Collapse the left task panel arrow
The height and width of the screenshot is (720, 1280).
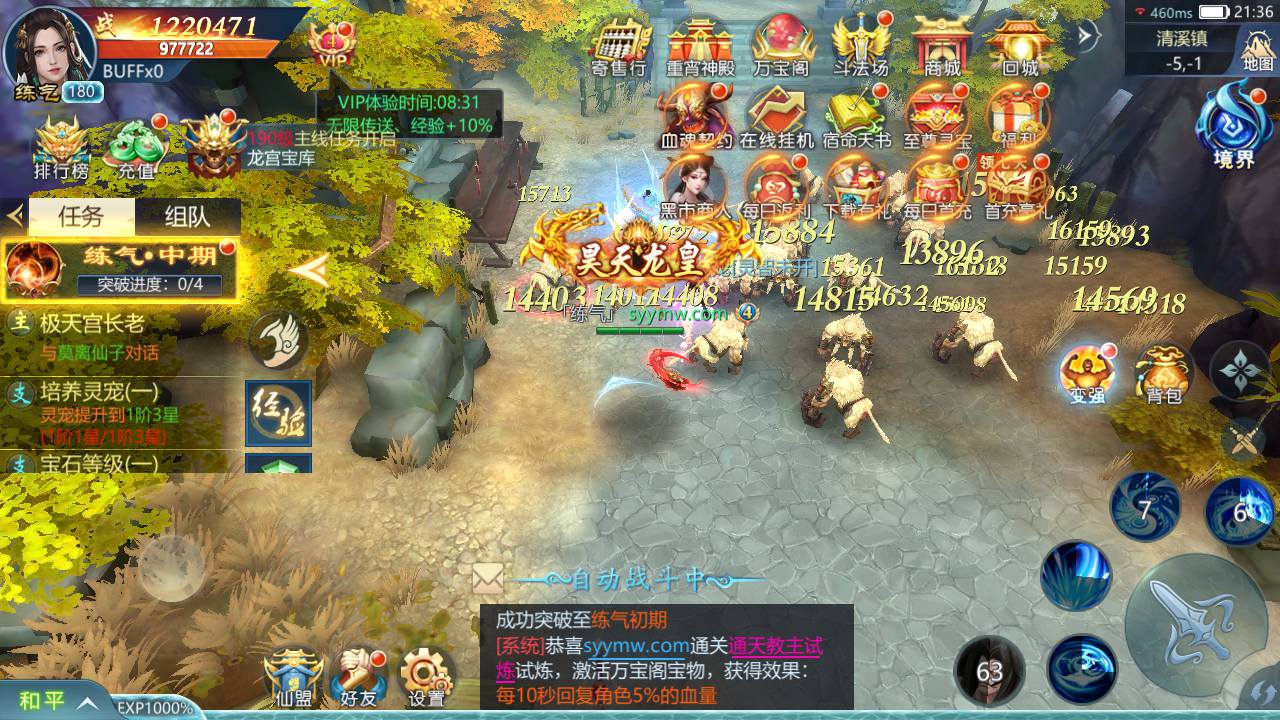coord(14,216)
